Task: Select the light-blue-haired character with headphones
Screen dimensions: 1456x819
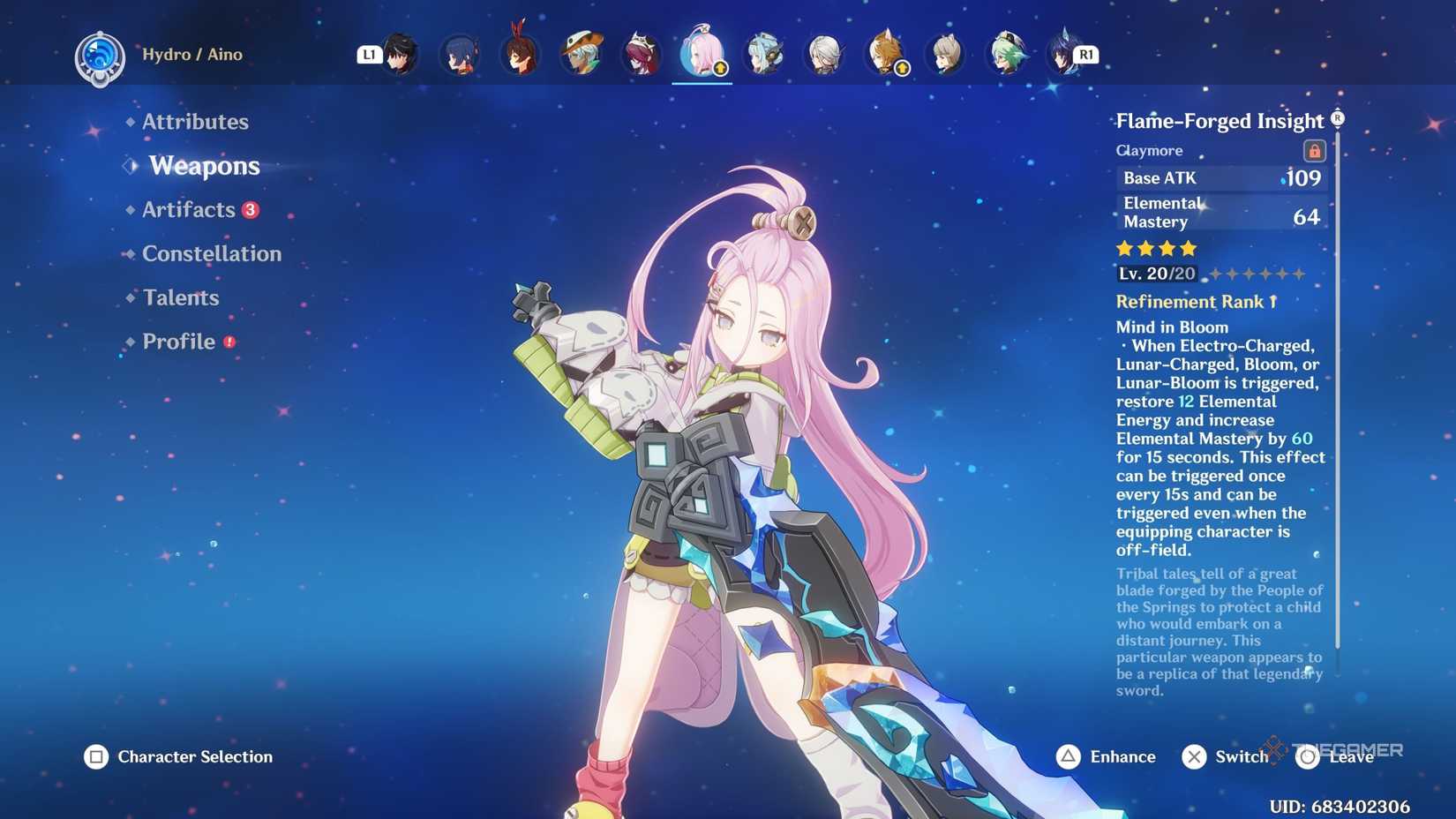Action: [x=763, y=55]
